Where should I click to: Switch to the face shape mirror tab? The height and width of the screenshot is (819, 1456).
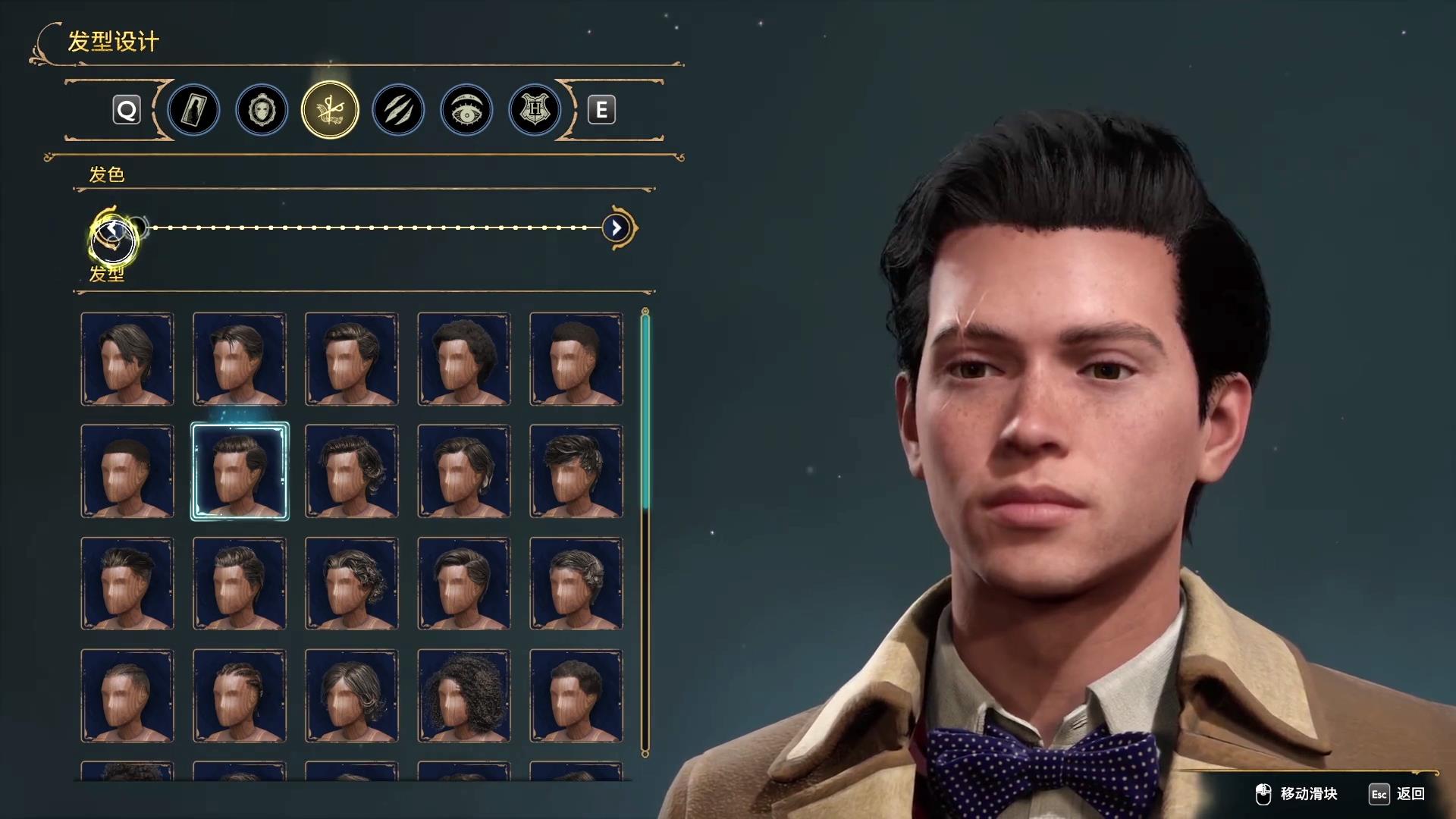262,111
